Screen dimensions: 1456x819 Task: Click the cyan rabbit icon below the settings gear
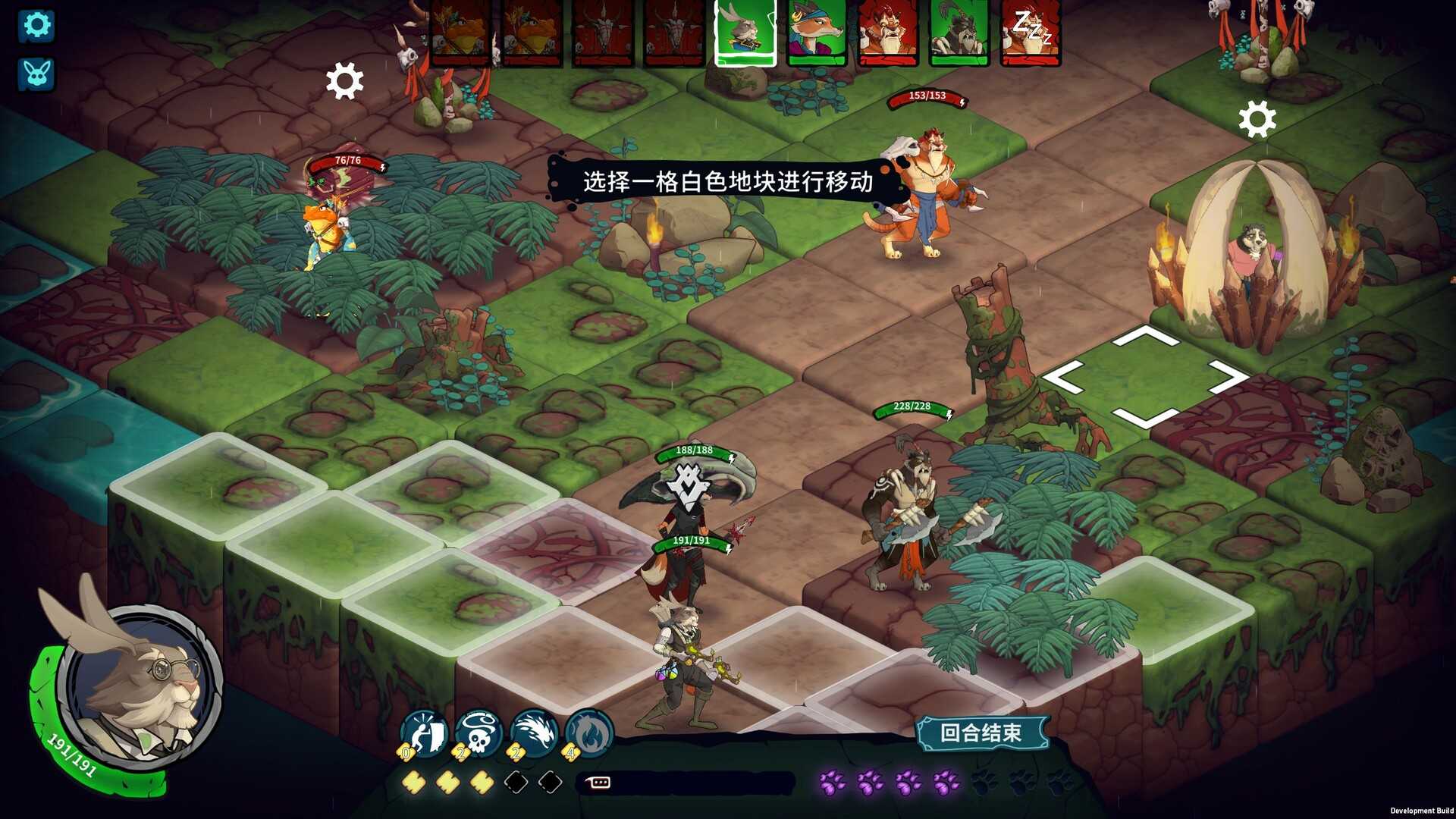coord(36,74)
